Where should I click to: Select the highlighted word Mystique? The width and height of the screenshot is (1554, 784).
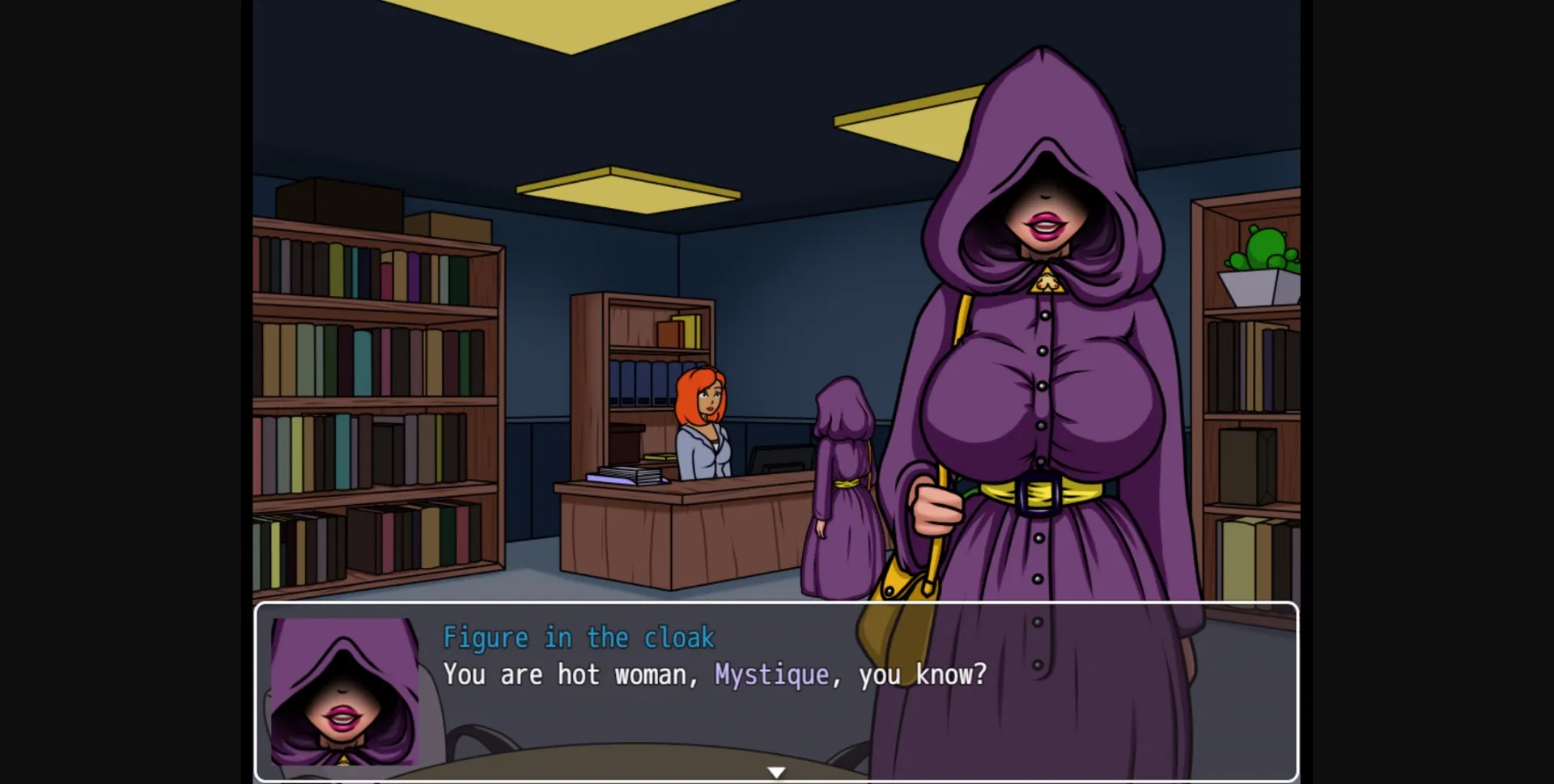[772, 674]
